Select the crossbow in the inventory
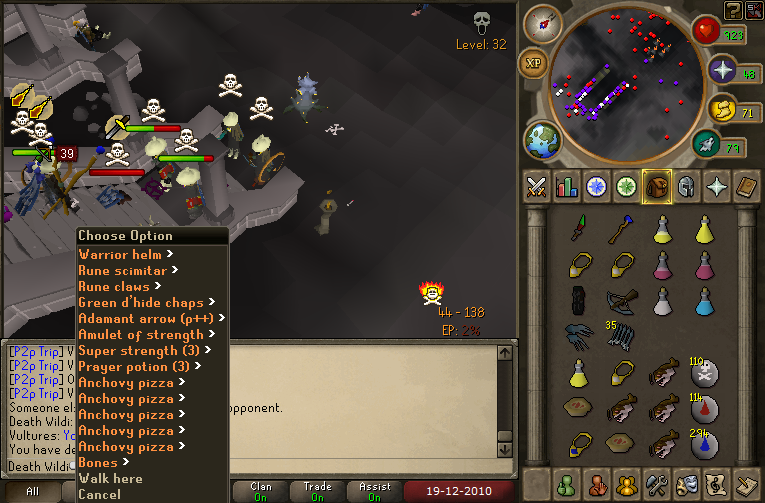The height and width of the screenshot is (503, 765). coord(620,300)
